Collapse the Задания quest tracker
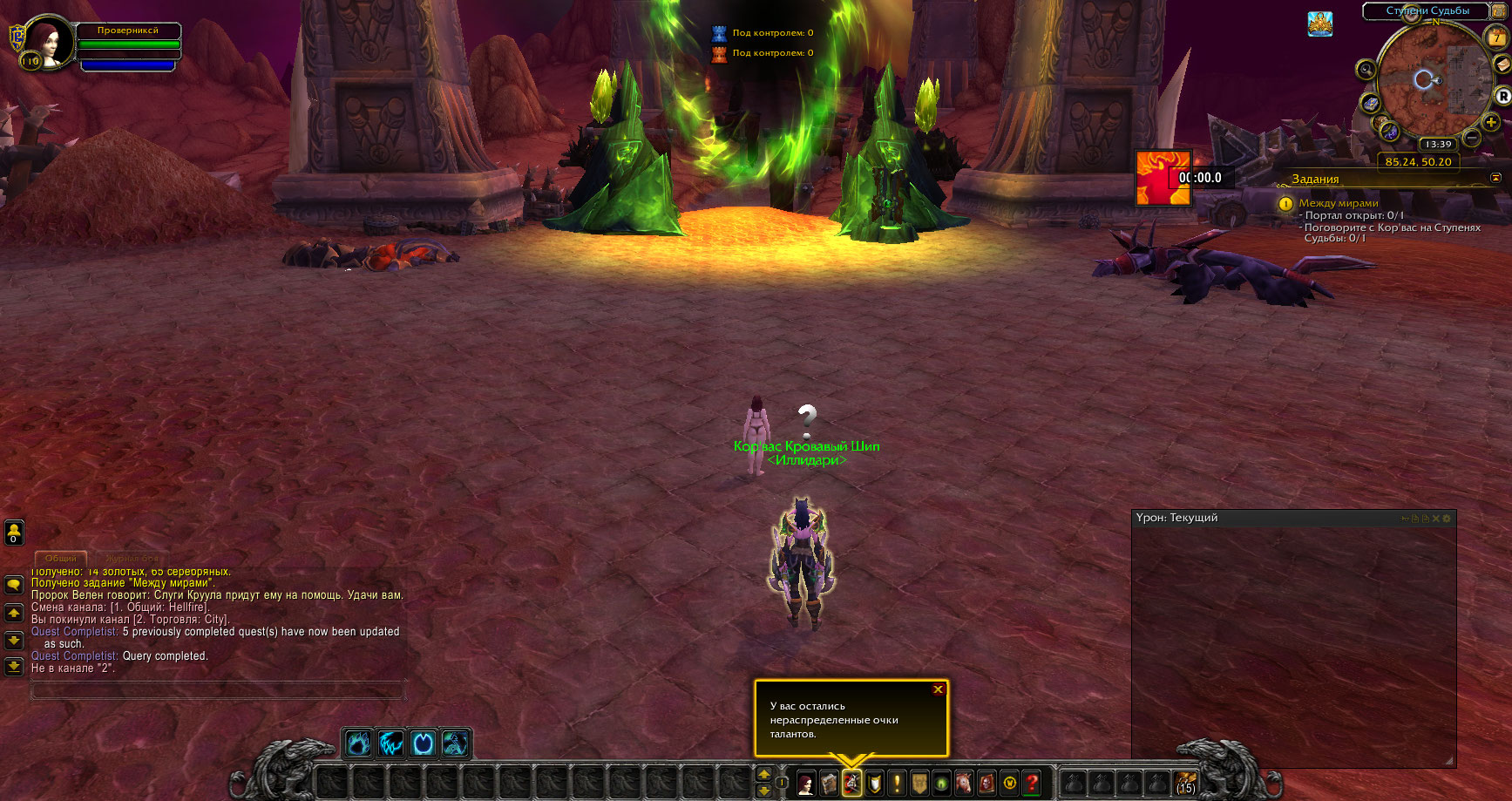This screenshot has height=801, width=1512. click(1496, 178)
